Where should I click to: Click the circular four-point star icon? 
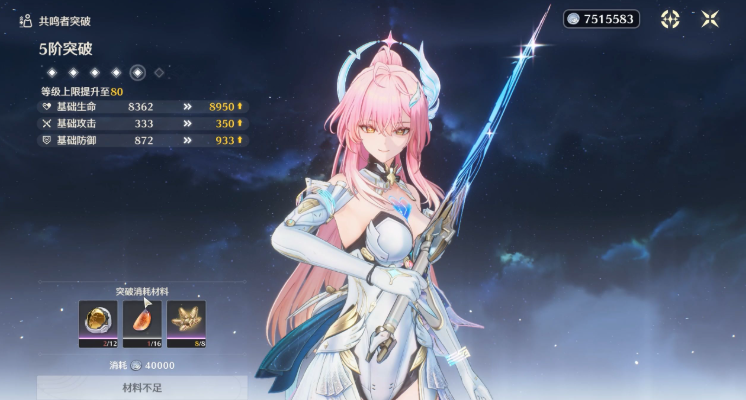pyautogui.click(x=670, y=19)
